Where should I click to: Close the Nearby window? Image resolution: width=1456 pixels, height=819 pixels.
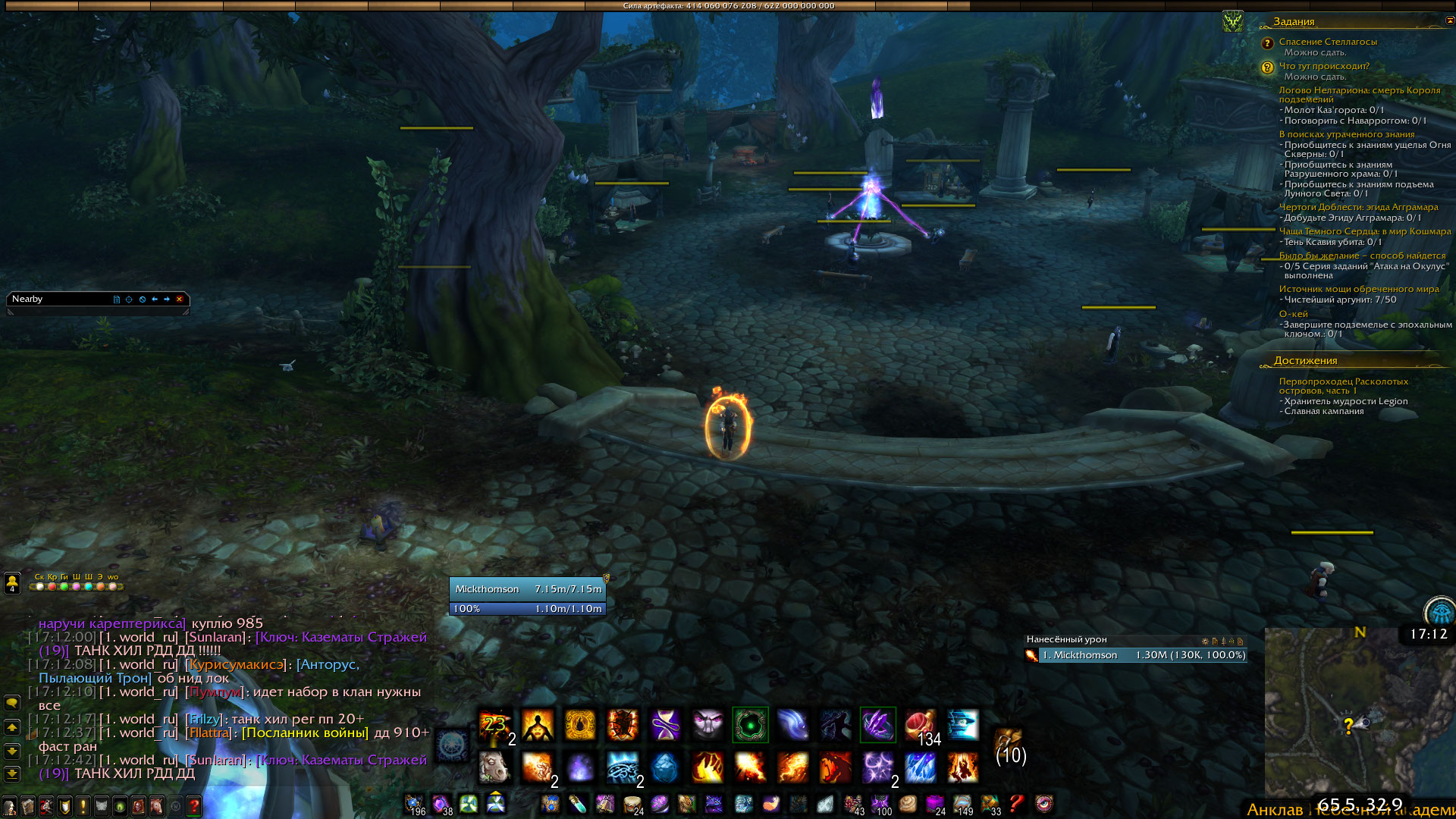tap(180, 300)
